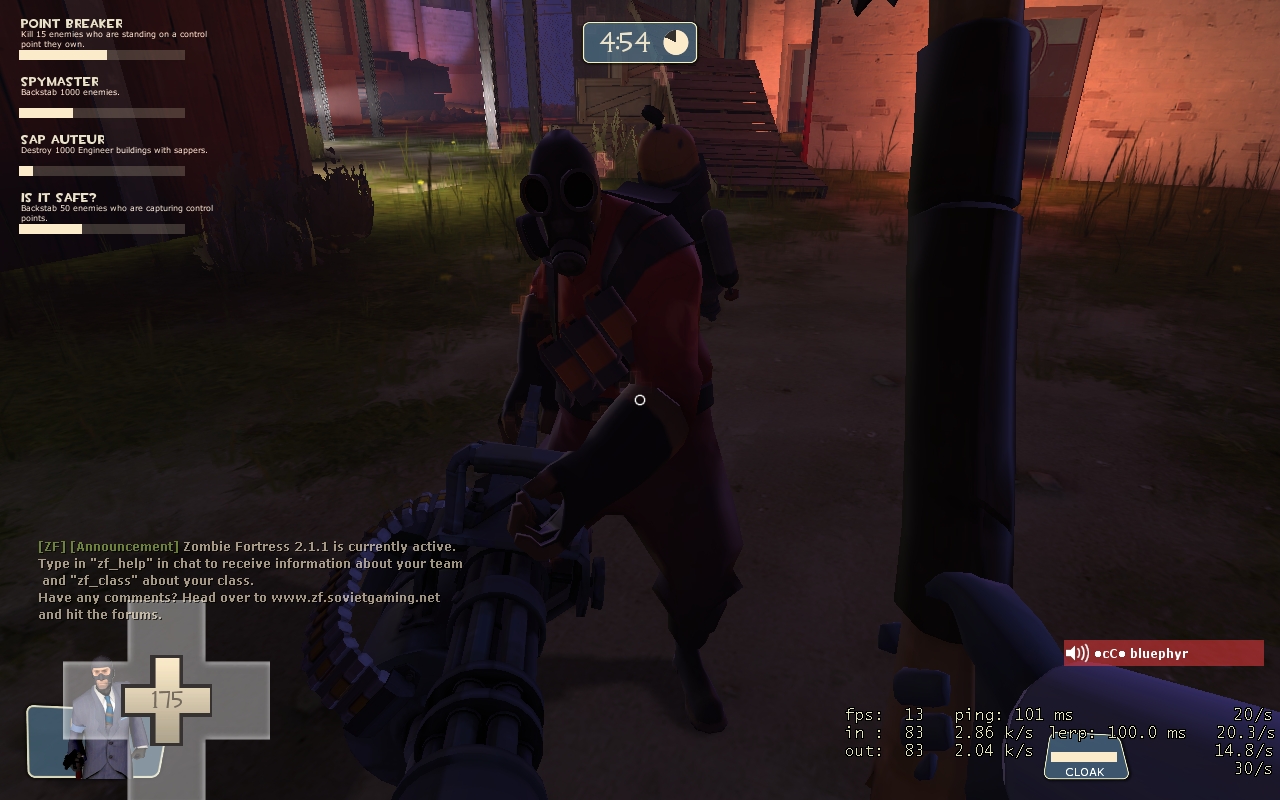Click the pie-chart timer icon beside 4:54
The height and width of the screenshot is (800, 1280).
click(x=676, y=42)
